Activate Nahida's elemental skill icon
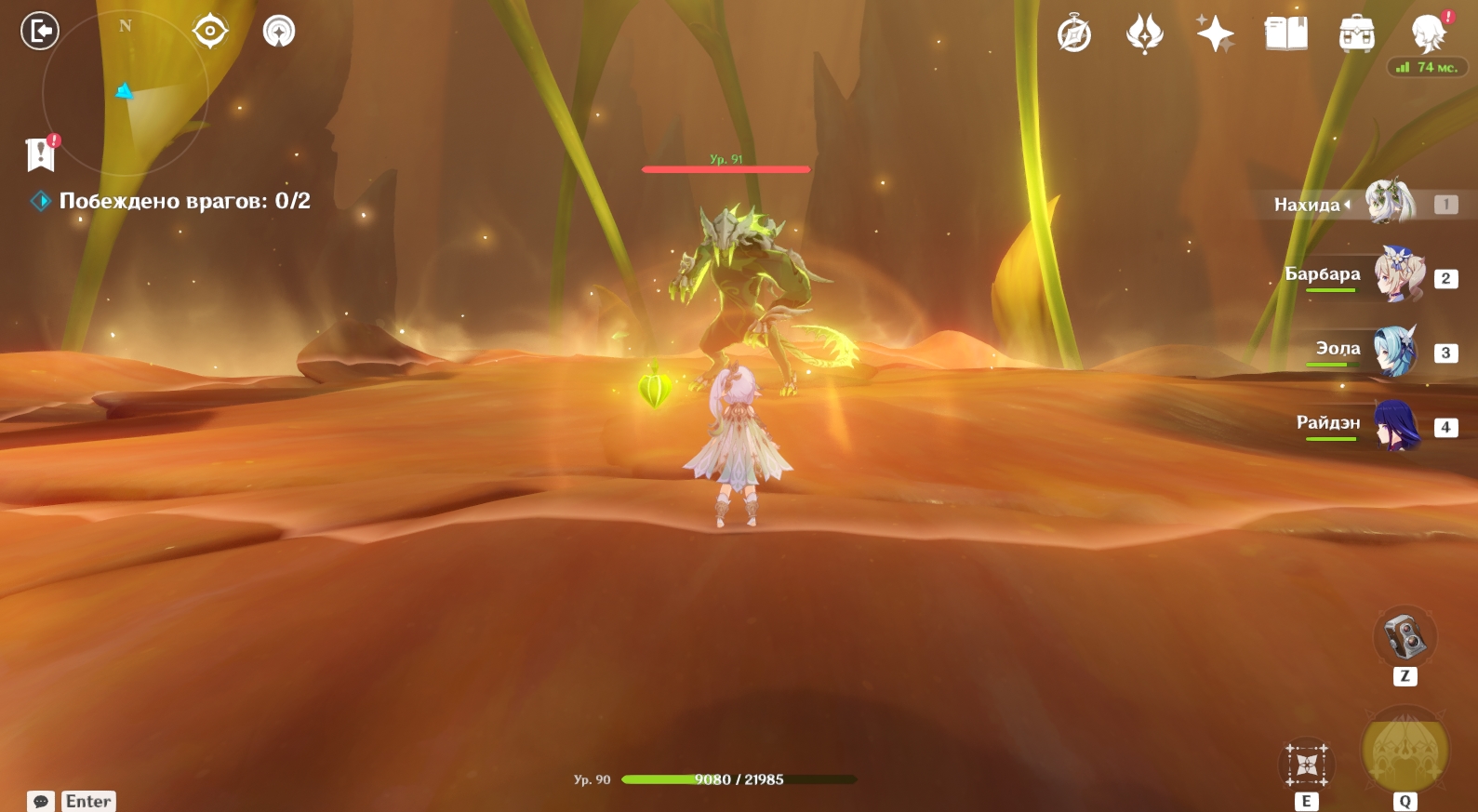Viewport: 1478px width, 812px height. click(1307, 765)
